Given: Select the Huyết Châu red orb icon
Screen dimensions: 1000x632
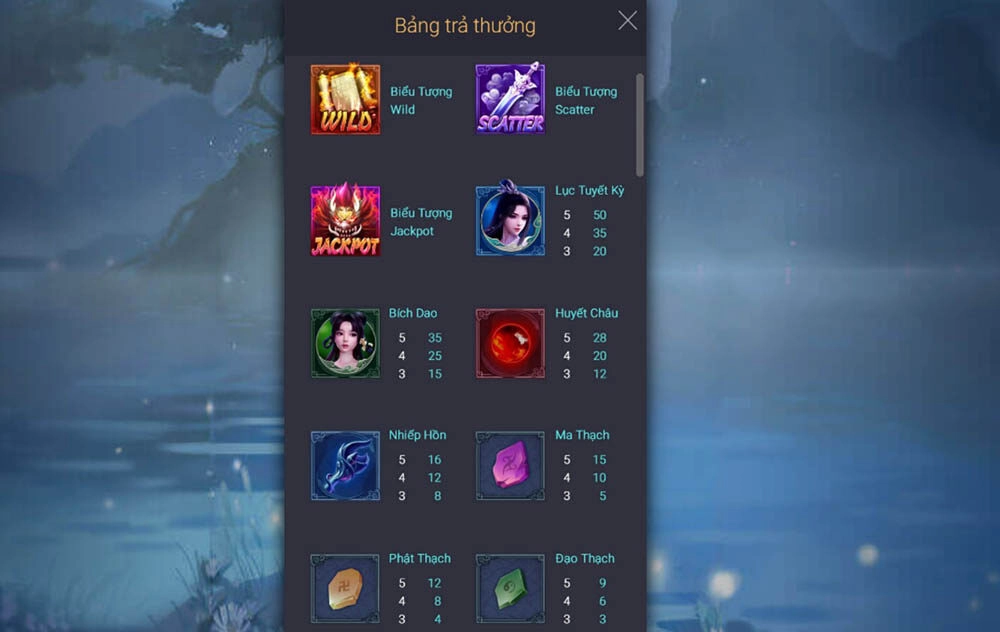Looking at the screenshot, I should coord(510,343).
